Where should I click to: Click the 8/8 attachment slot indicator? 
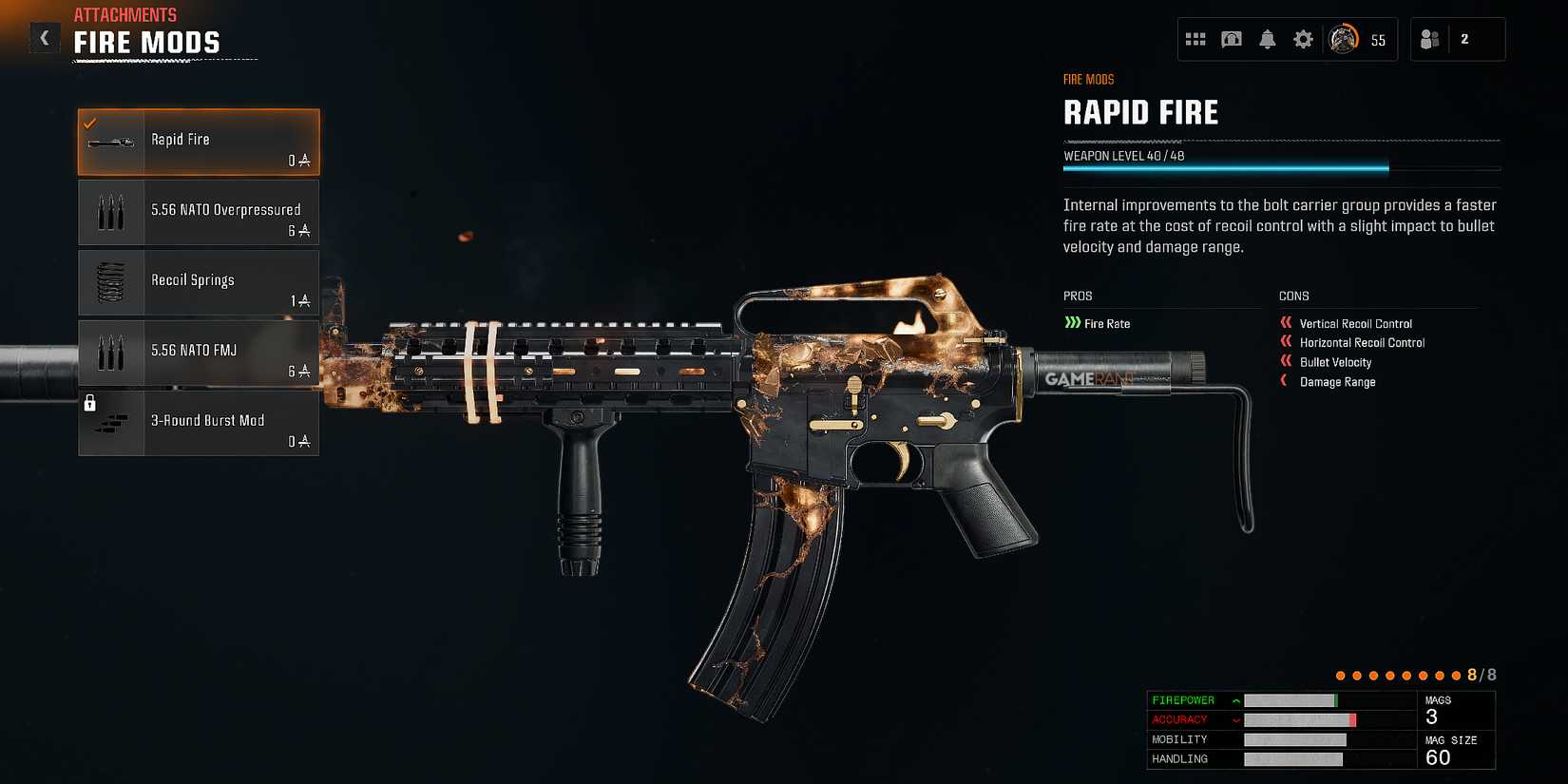(x=1482, y=673)
